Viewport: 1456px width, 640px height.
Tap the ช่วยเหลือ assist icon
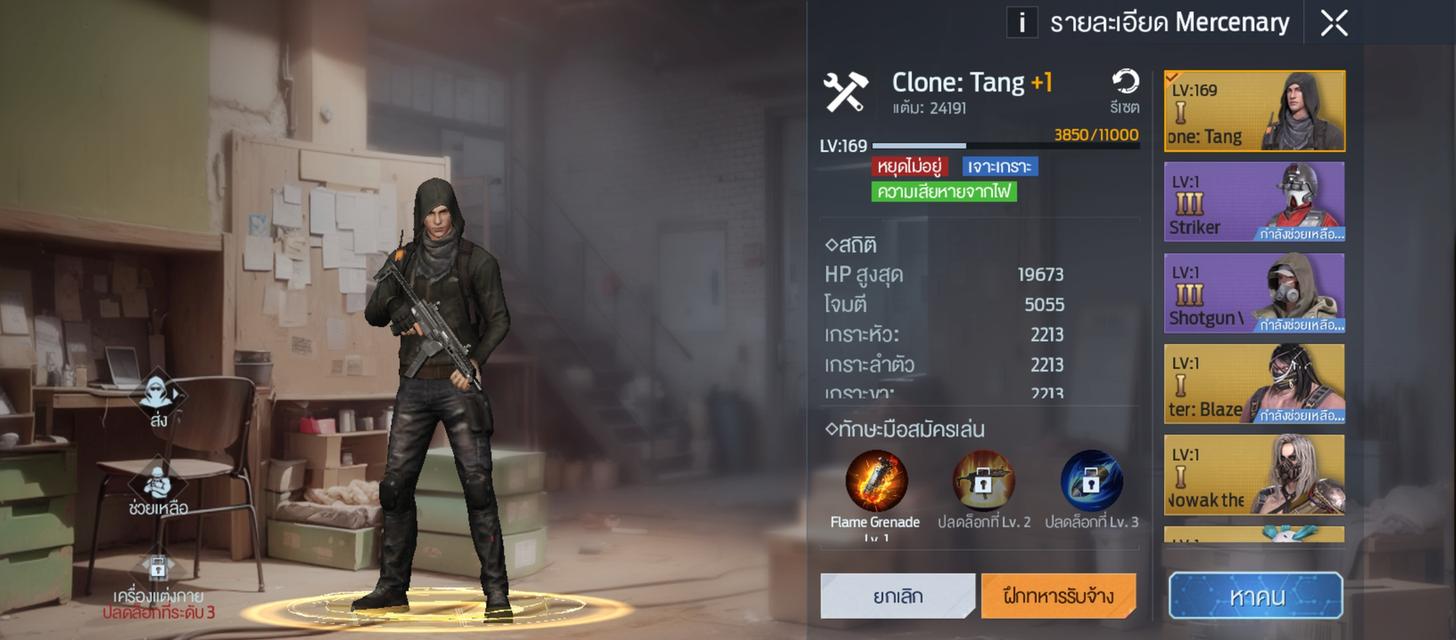158,484
